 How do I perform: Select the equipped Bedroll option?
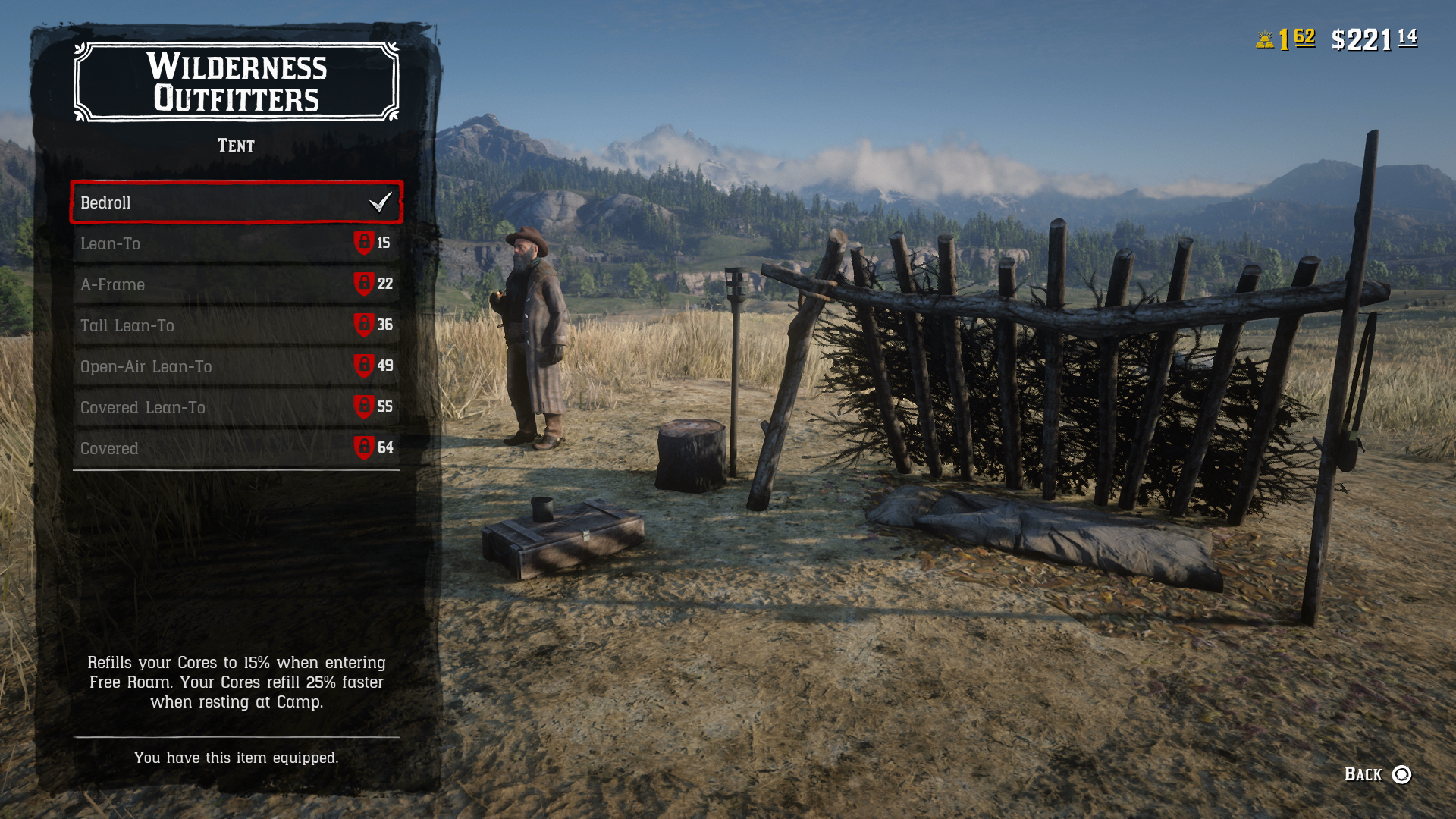click(x=227, y=202)
